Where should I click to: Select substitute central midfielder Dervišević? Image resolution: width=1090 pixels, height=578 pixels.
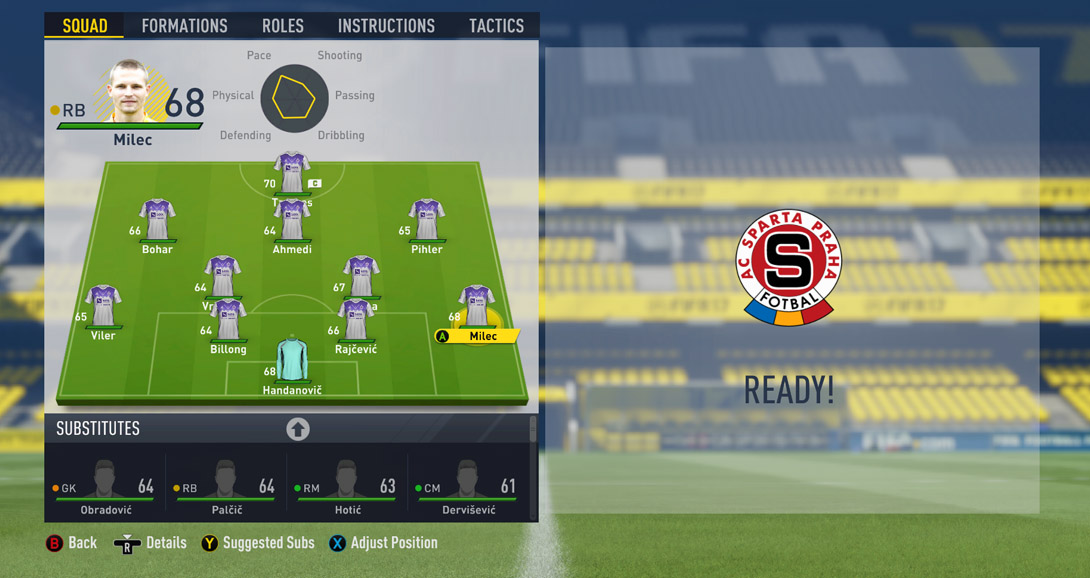tap(467, 486)
